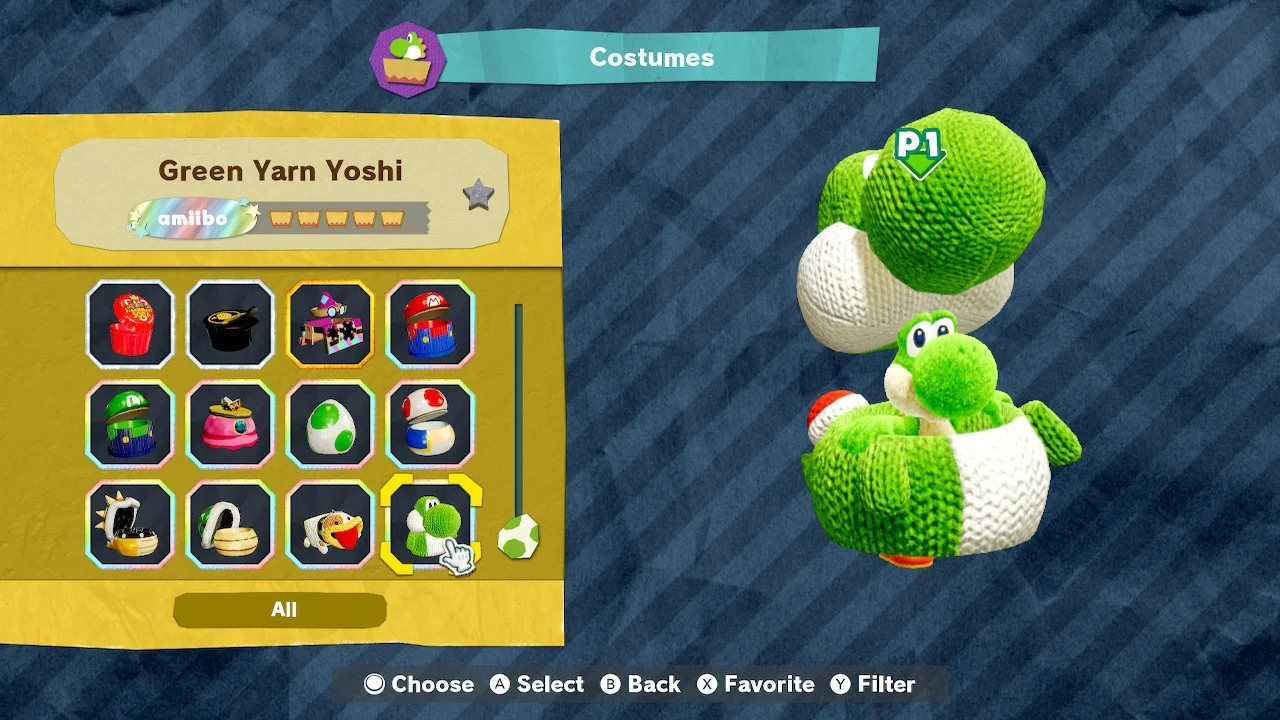This screenshot has height=720, width=1280.
Task: Choose the spiky Chain Chomp costume
Action: click(130, 522)
